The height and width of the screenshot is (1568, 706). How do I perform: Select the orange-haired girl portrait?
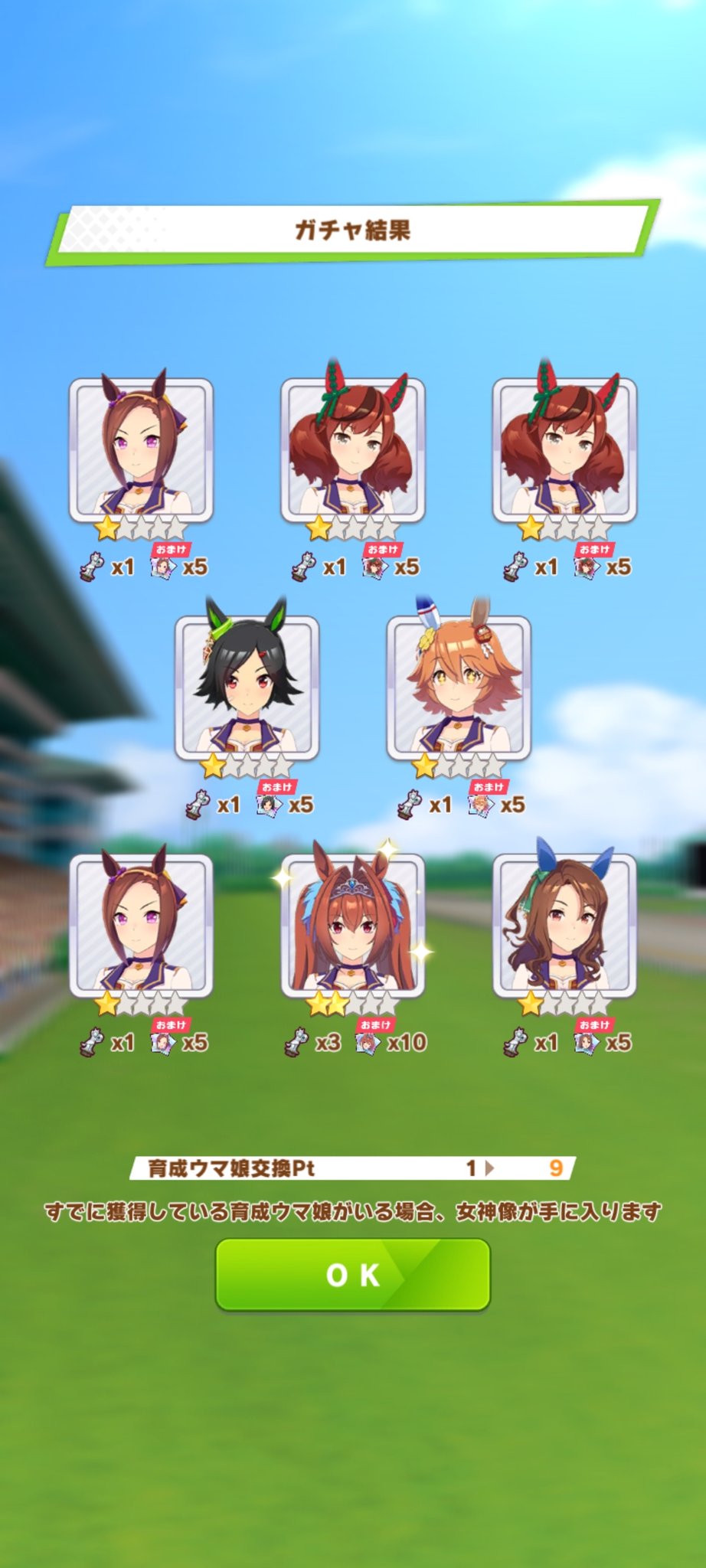(x=458, y=687)
